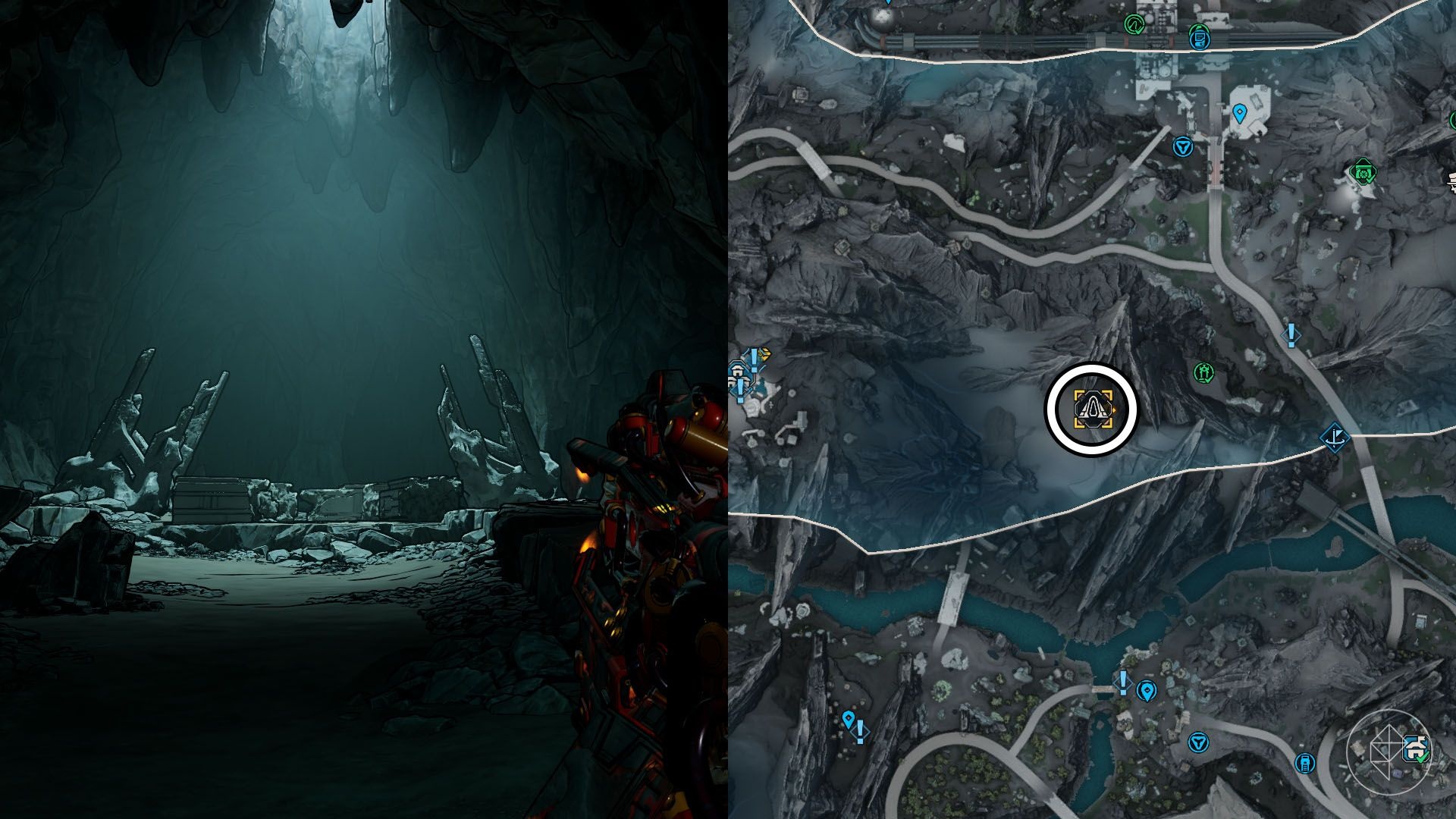Select the blue diamond flag marker
Screen dimensions: 1456x819
[x=1334, y=438]
